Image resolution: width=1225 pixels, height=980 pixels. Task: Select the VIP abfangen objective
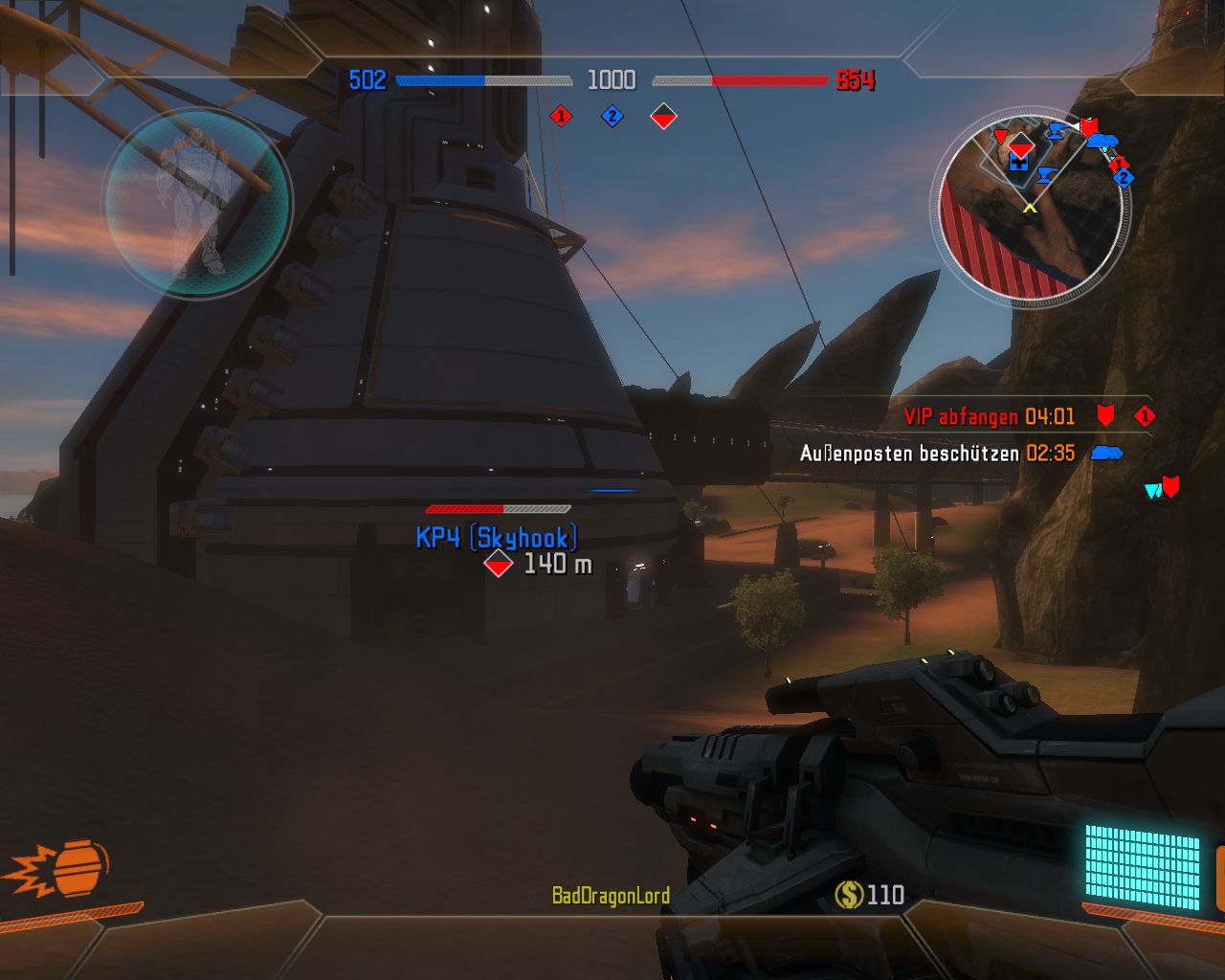point(989,416)
